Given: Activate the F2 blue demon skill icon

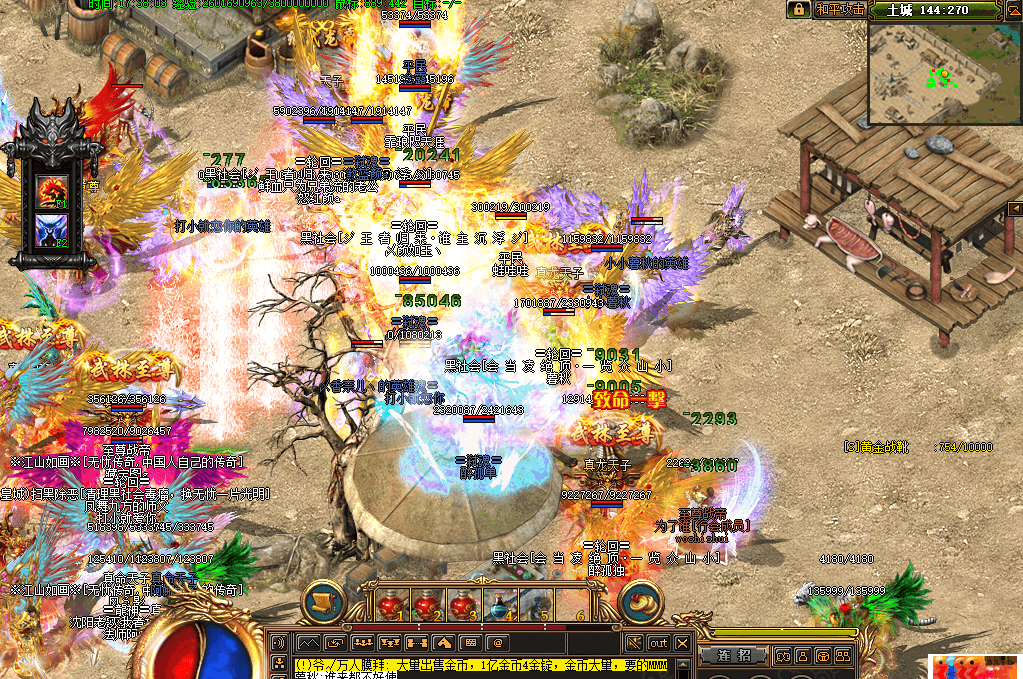Looking at the screenshot, I should 51,228.
